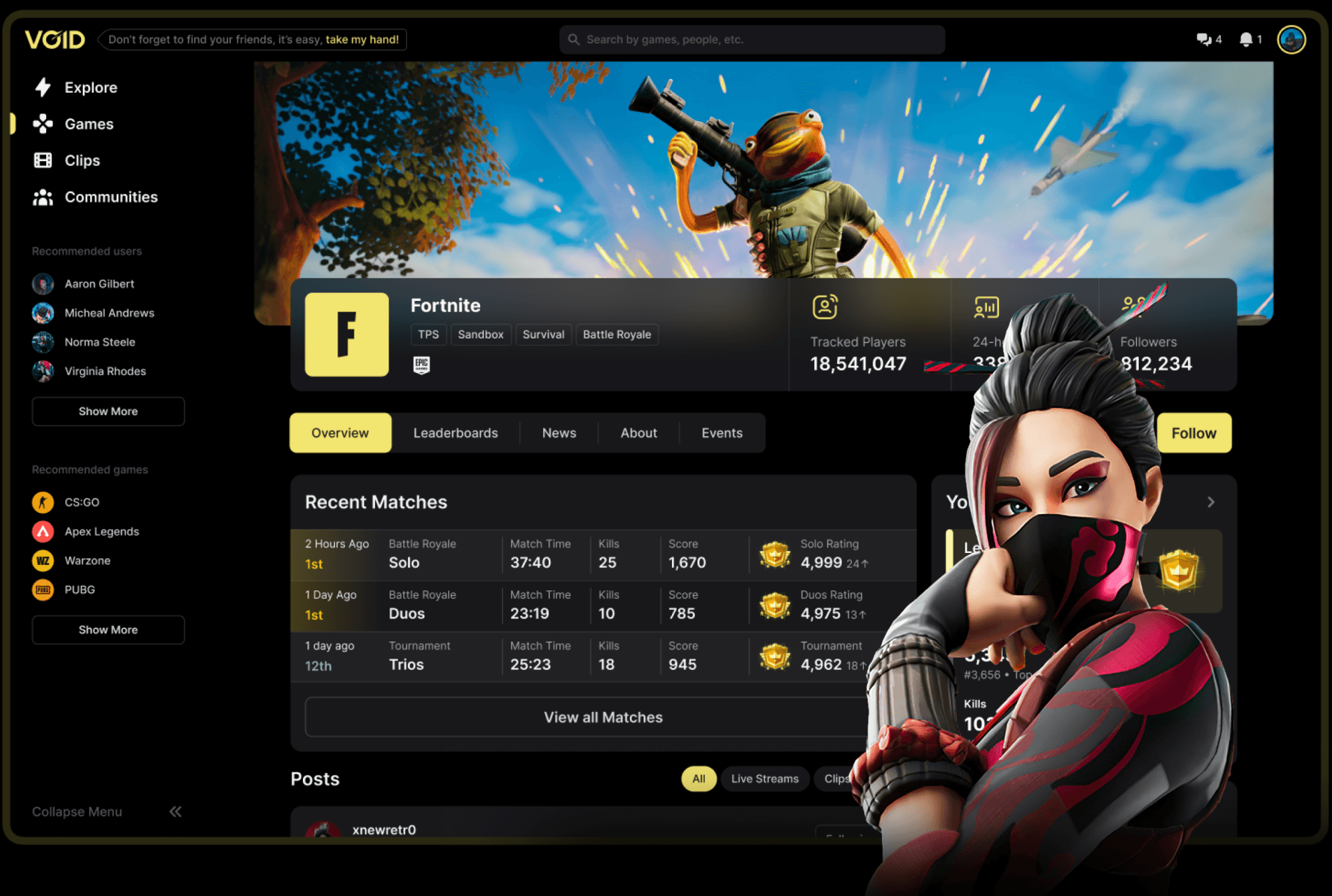The width and height of the screenshot is (1332, 896).
Task: Open the News tab
Action: pyautogui.click(x=558, y=433)
